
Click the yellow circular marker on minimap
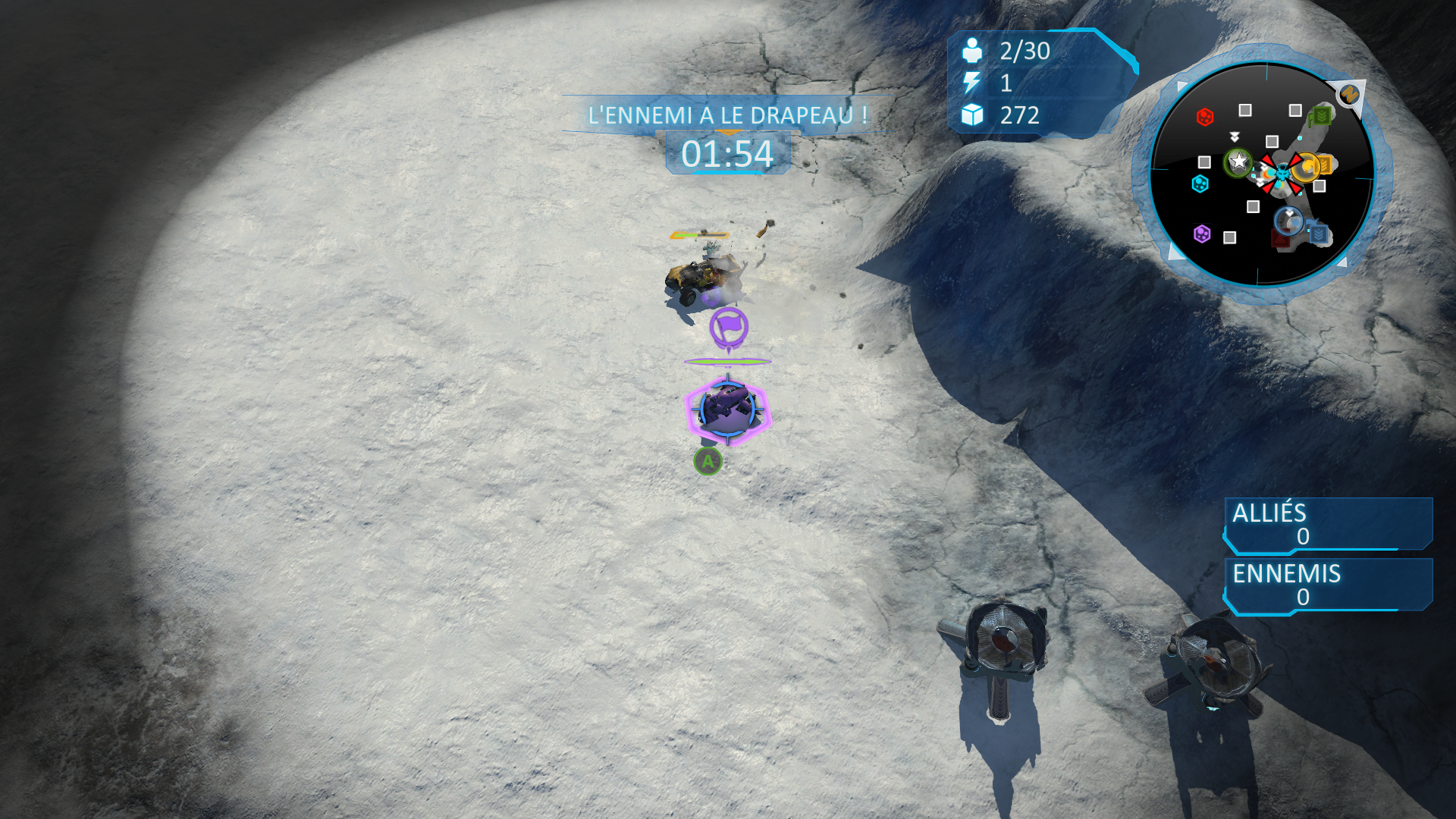[1307, 166]
